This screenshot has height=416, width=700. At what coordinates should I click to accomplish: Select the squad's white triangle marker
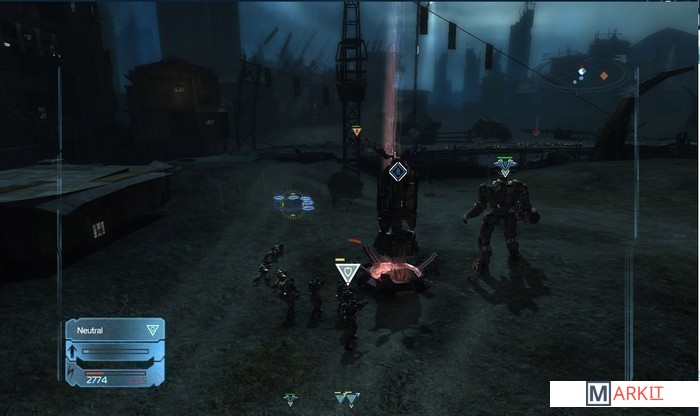pyautogui.click(x=347, y=273)
